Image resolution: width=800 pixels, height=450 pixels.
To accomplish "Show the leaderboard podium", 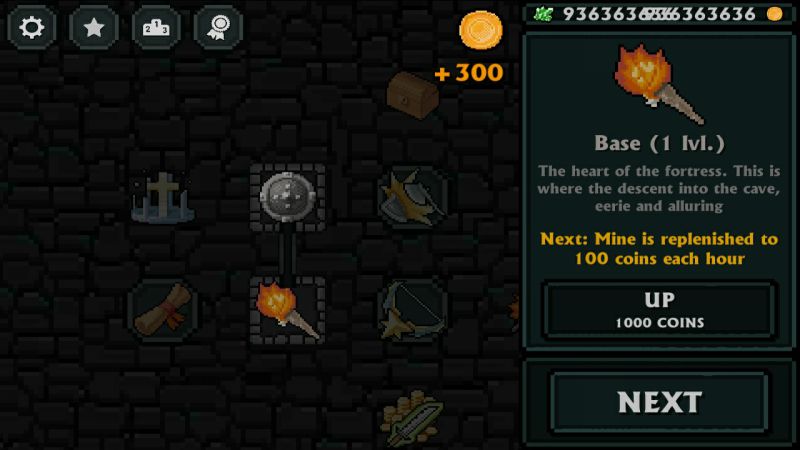I will click(156, 27).
